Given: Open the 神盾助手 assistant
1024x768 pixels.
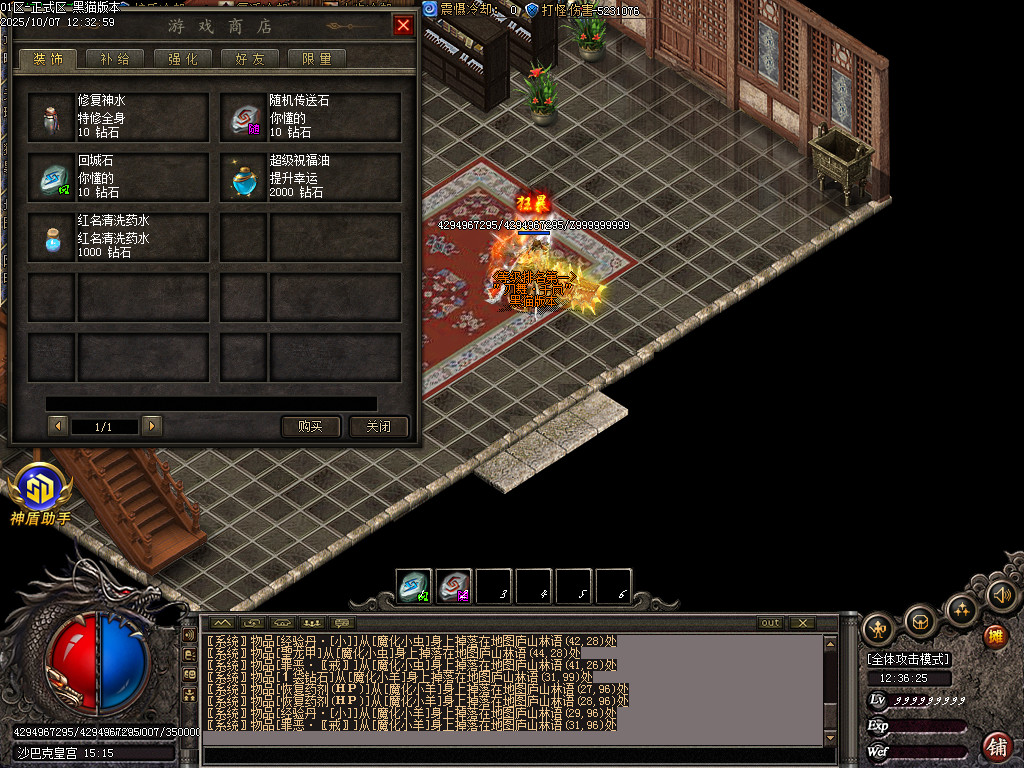Looking at the screenshot, I should click(40, 493).
